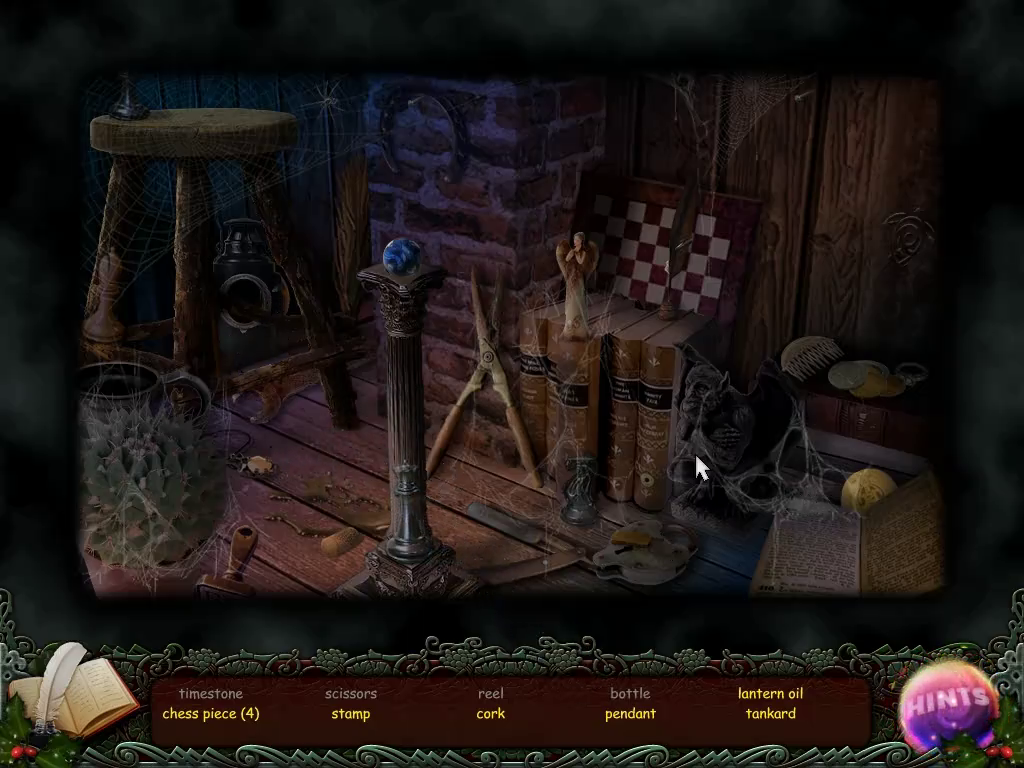Choose the "stamp" entry in the list
Screen dimensions: 1024x768
[351, 714]
